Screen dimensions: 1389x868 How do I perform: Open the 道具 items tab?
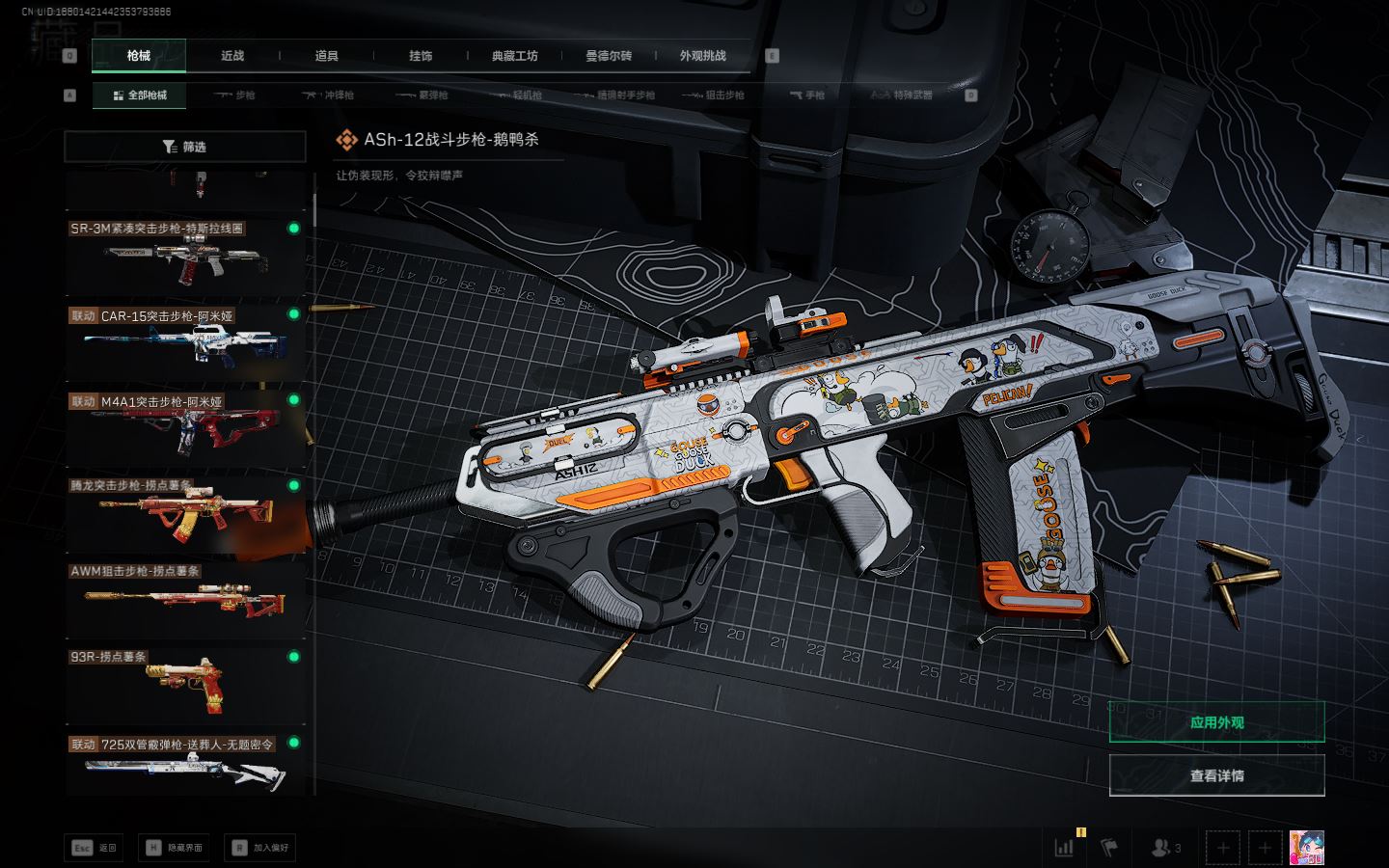[327, 56]
